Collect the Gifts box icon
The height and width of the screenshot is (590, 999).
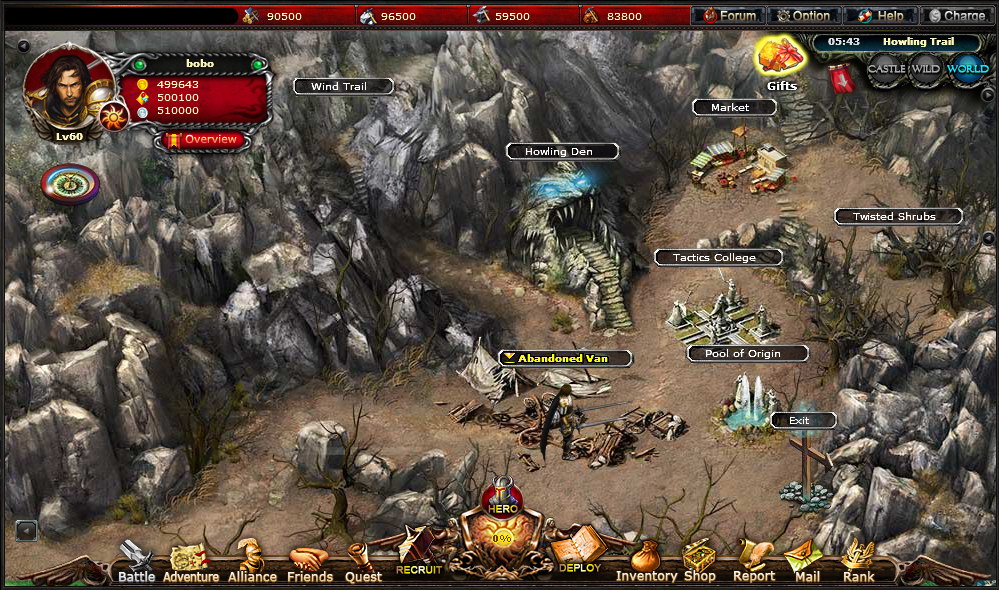(x=780, y=59)
